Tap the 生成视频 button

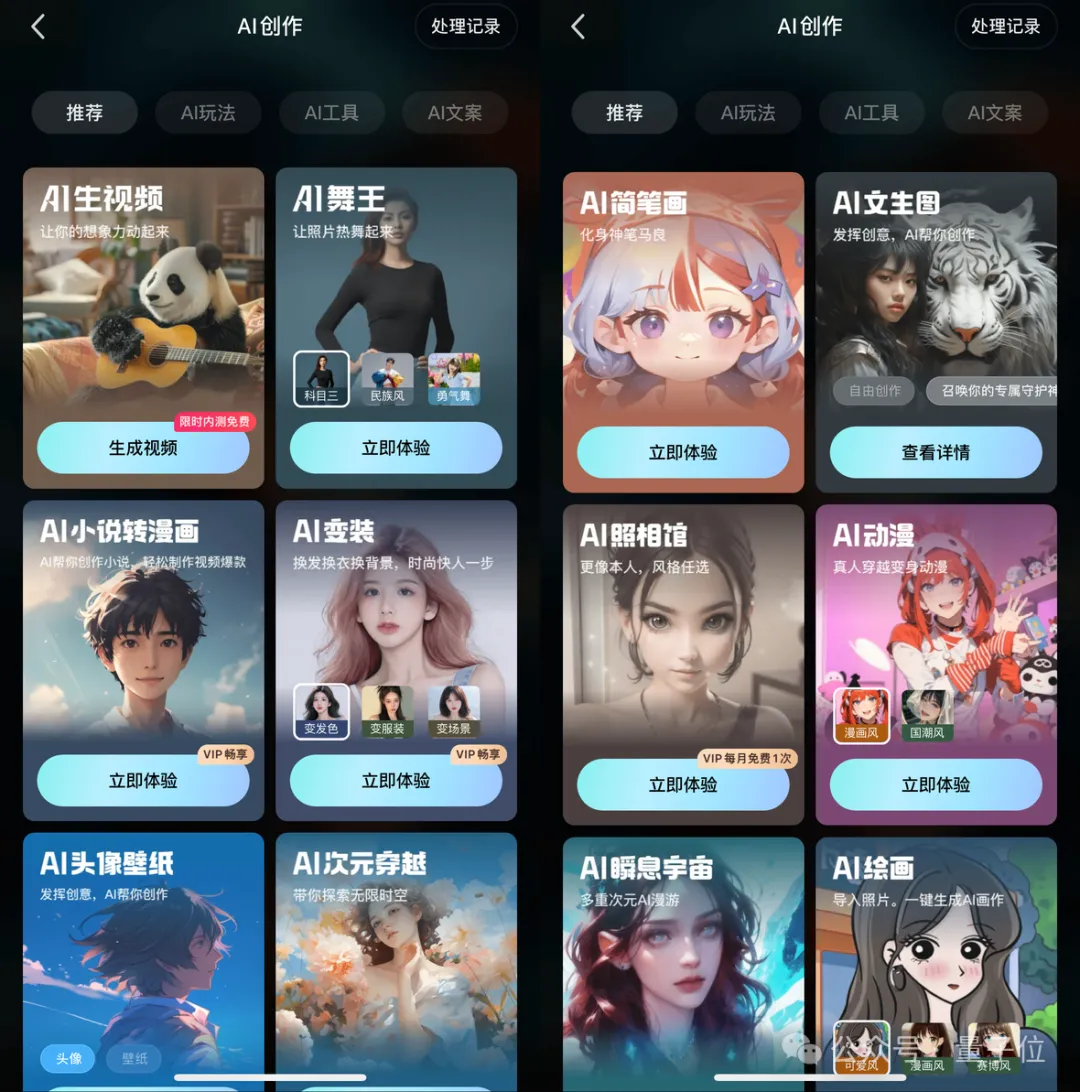(x=143, y=448)
